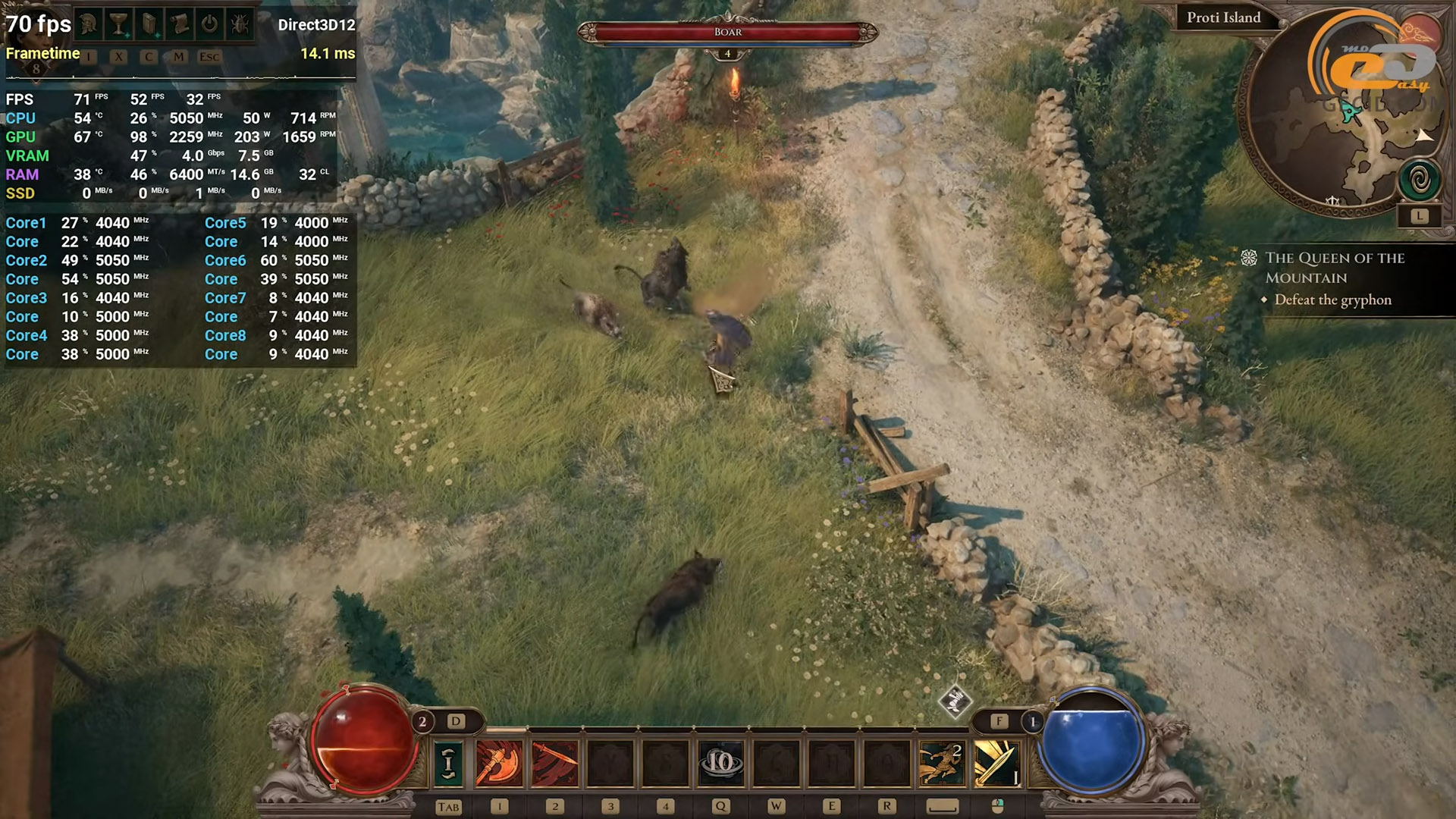Activate the green spiral portal button
The width and height of the screenshot is (1456, 819).
(1420, 180)
